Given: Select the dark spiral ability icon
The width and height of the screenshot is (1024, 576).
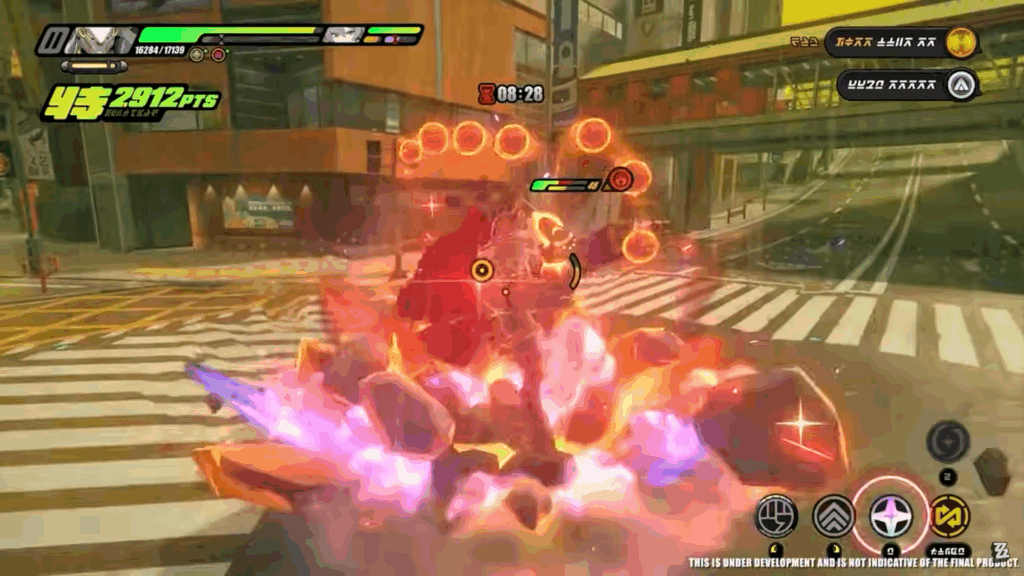Looking at the screenshot, I should (946, 441).
